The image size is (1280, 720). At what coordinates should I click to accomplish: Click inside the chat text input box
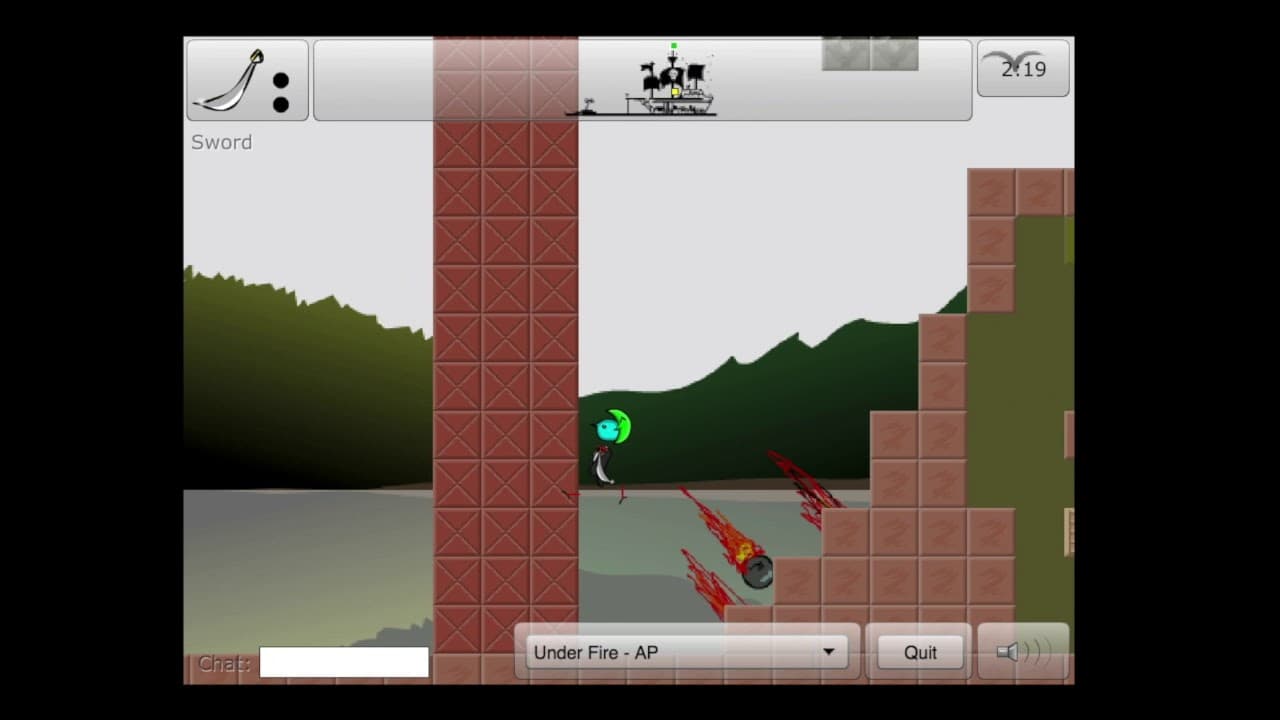coord(344,663)
